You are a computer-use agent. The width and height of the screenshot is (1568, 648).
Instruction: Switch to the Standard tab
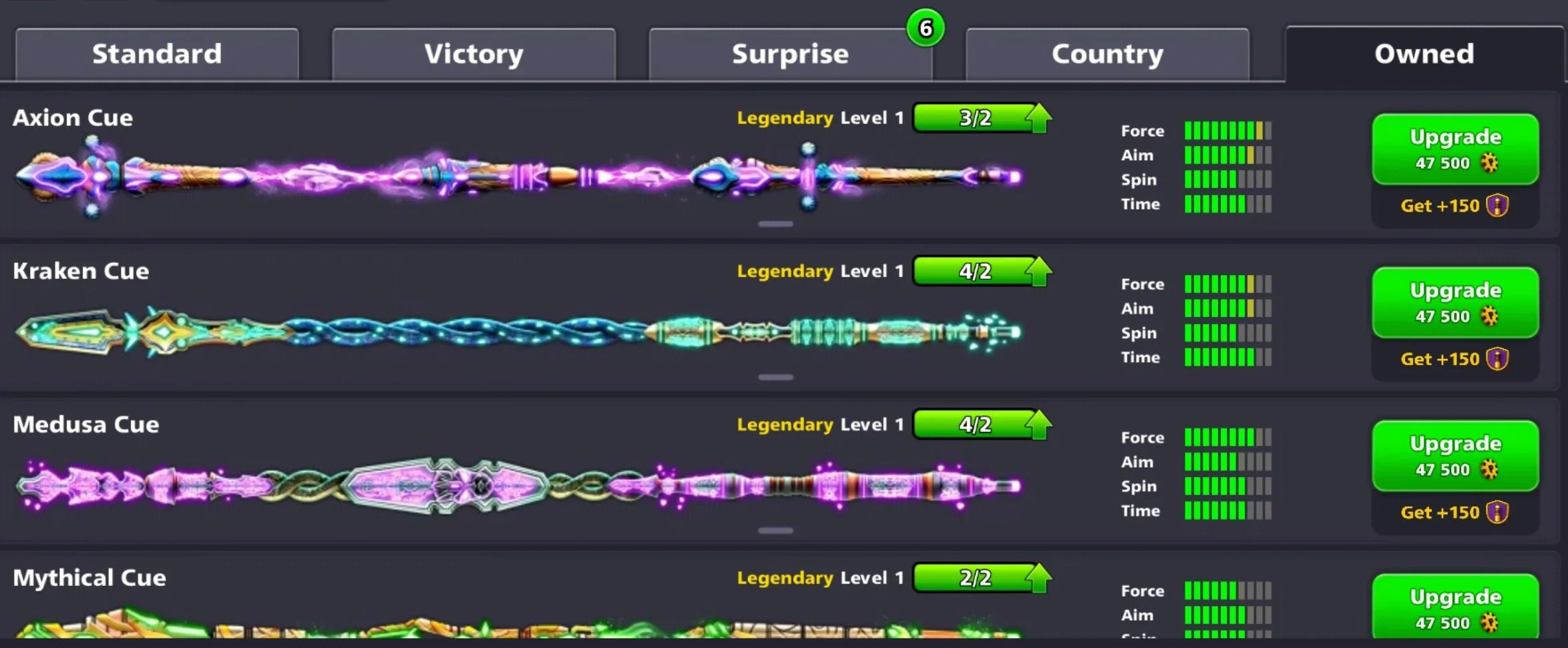(x=157, y=53)
